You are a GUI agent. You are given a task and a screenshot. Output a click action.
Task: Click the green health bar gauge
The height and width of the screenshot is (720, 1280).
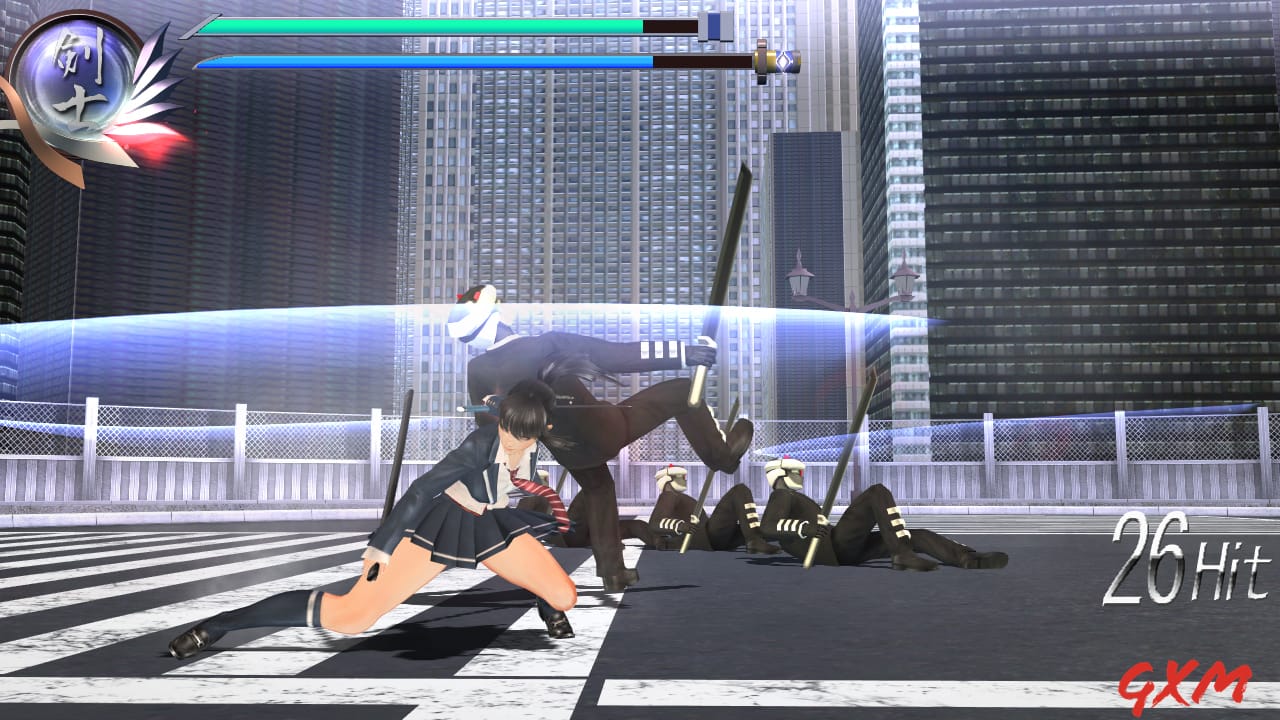(x=420, y=25)
